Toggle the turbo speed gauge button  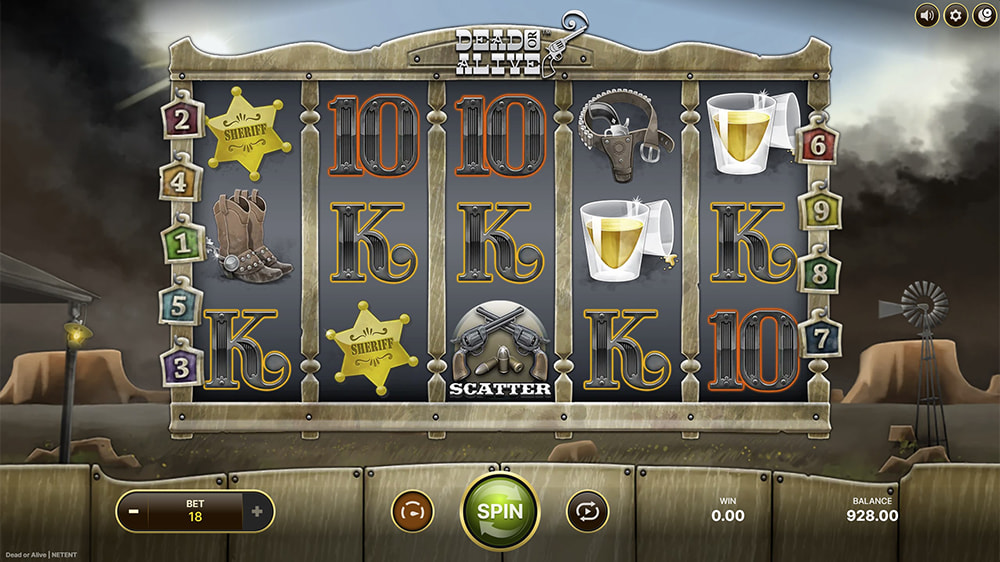coord(410,511)
